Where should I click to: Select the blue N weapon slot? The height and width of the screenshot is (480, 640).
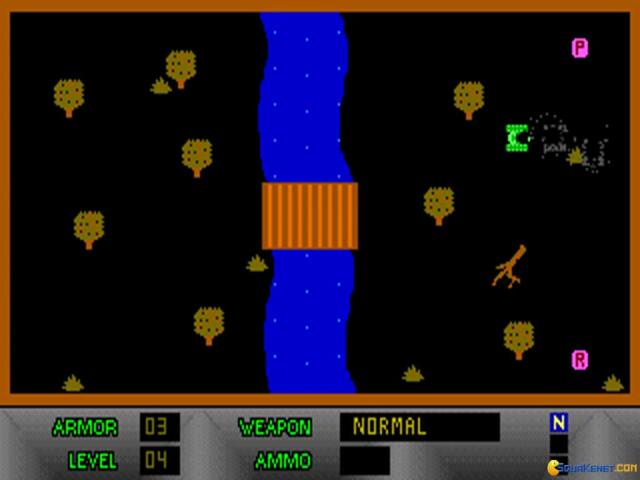pos(559,423)
